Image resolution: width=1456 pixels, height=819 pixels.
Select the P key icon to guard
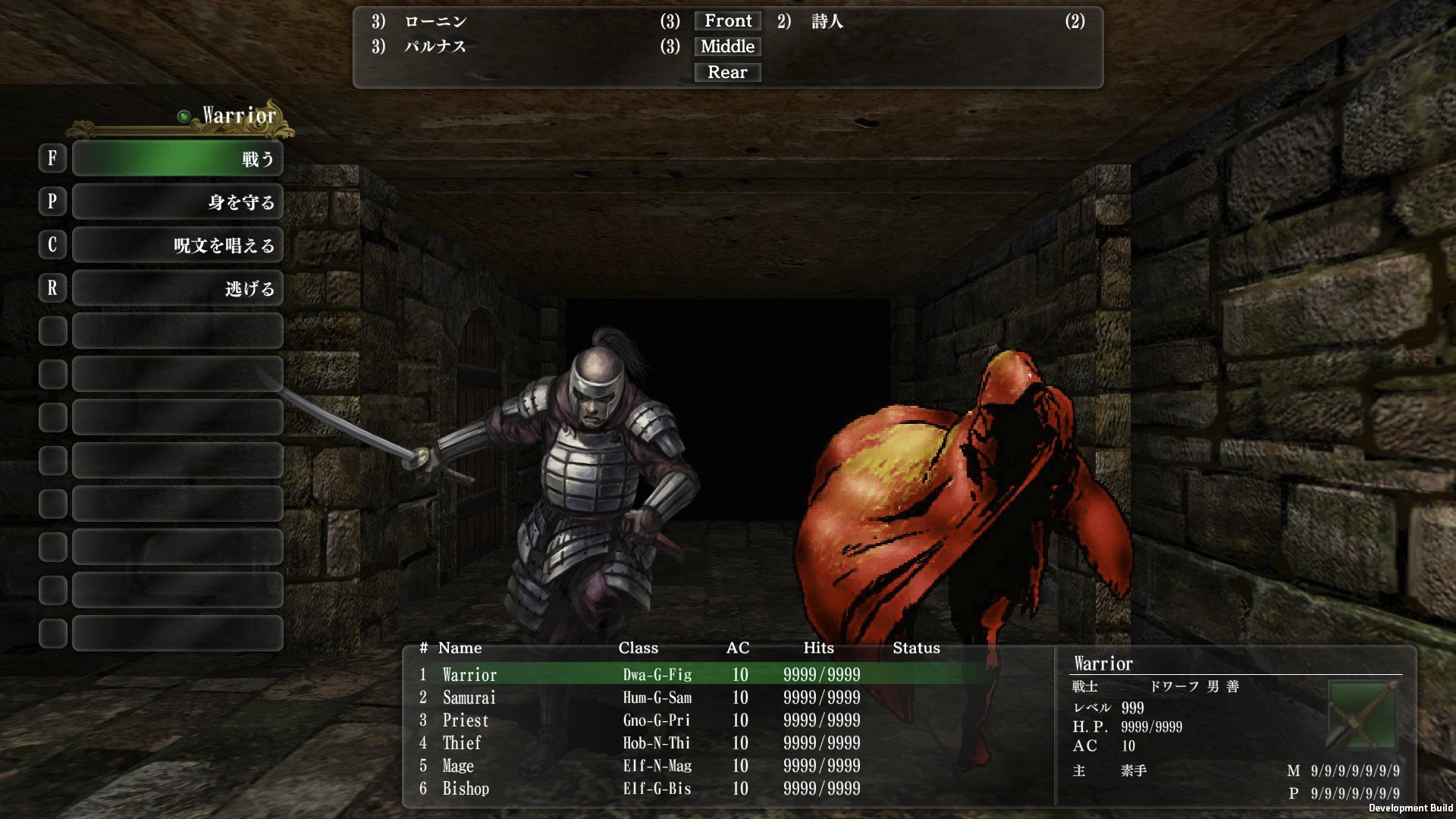[x=52, y=201]
